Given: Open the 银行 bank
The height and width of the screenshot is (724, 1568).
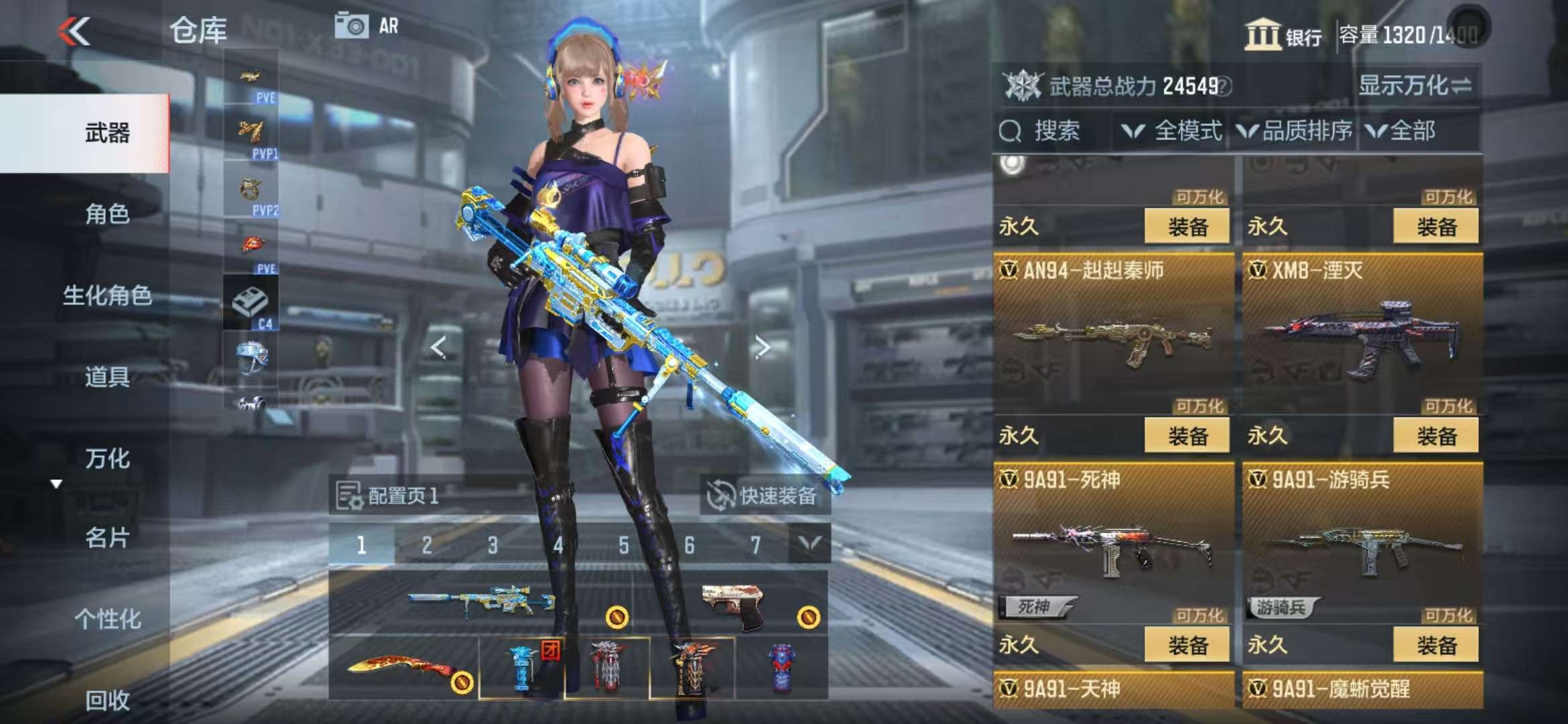Looking at the screenshot, I should point(1283,34).
